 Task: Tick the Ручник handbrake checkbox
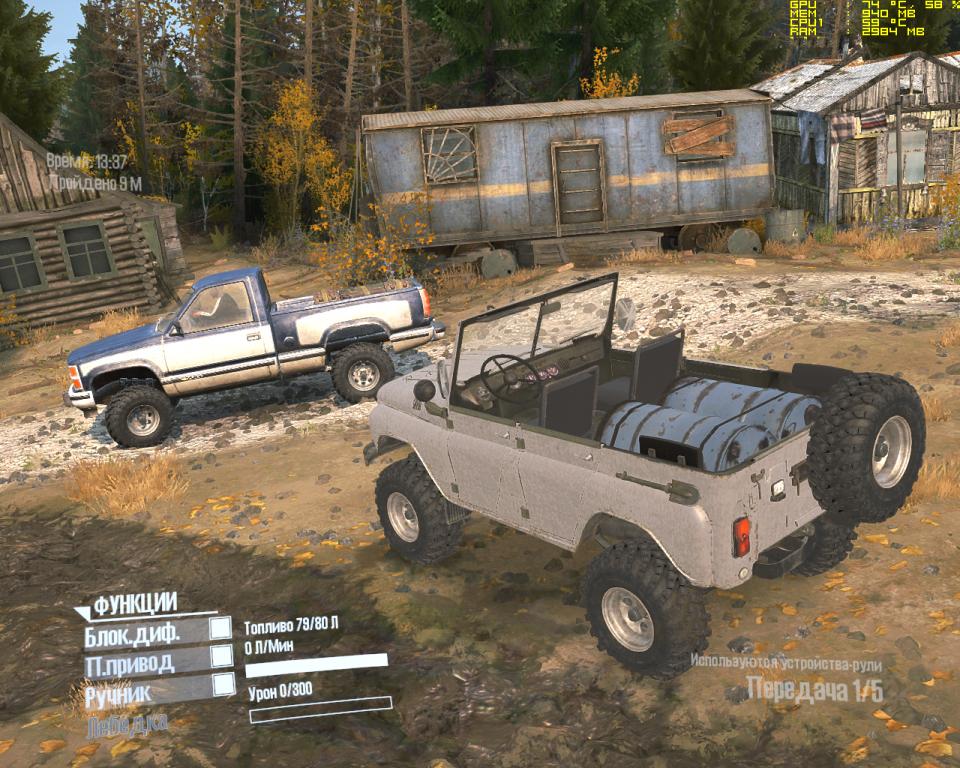click(223, 685)
